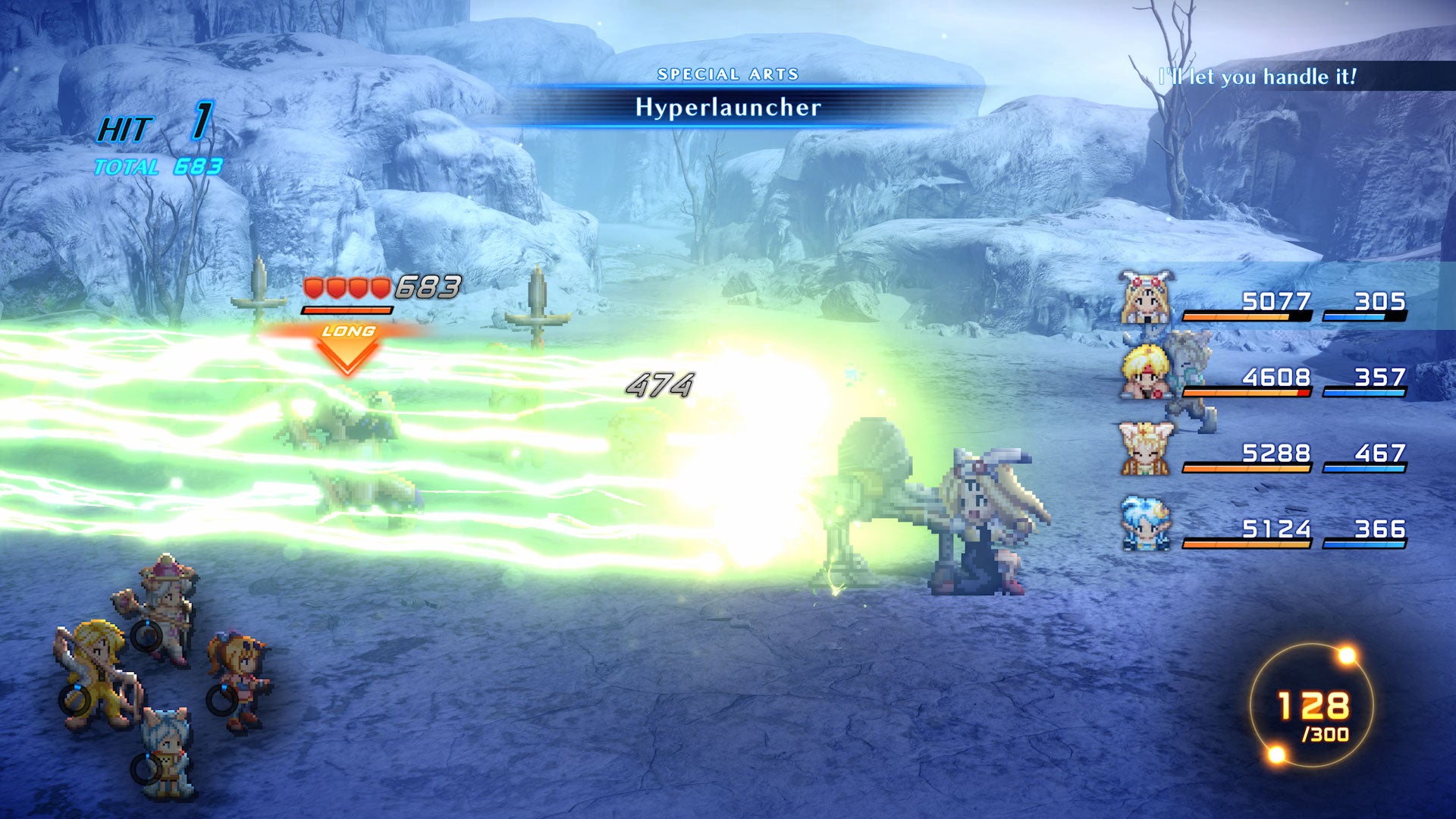Image resolution: width=1456 pixels, height=819 pixels.
Task: Open the Special Arts header tab
Action: (728, 75)
